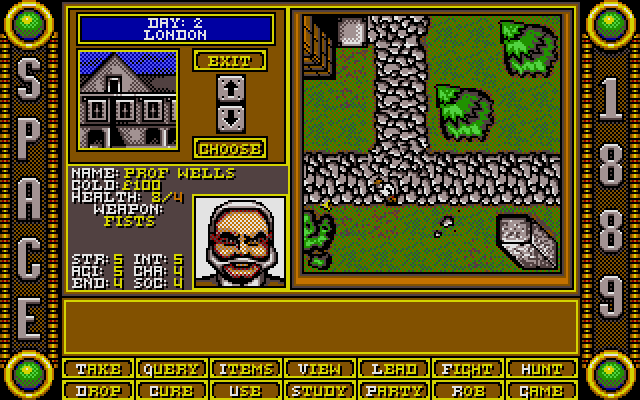The height and width of the screenshot is (400, 640).
Task: Click the house picture thumbnail
Action: [127, 98]
